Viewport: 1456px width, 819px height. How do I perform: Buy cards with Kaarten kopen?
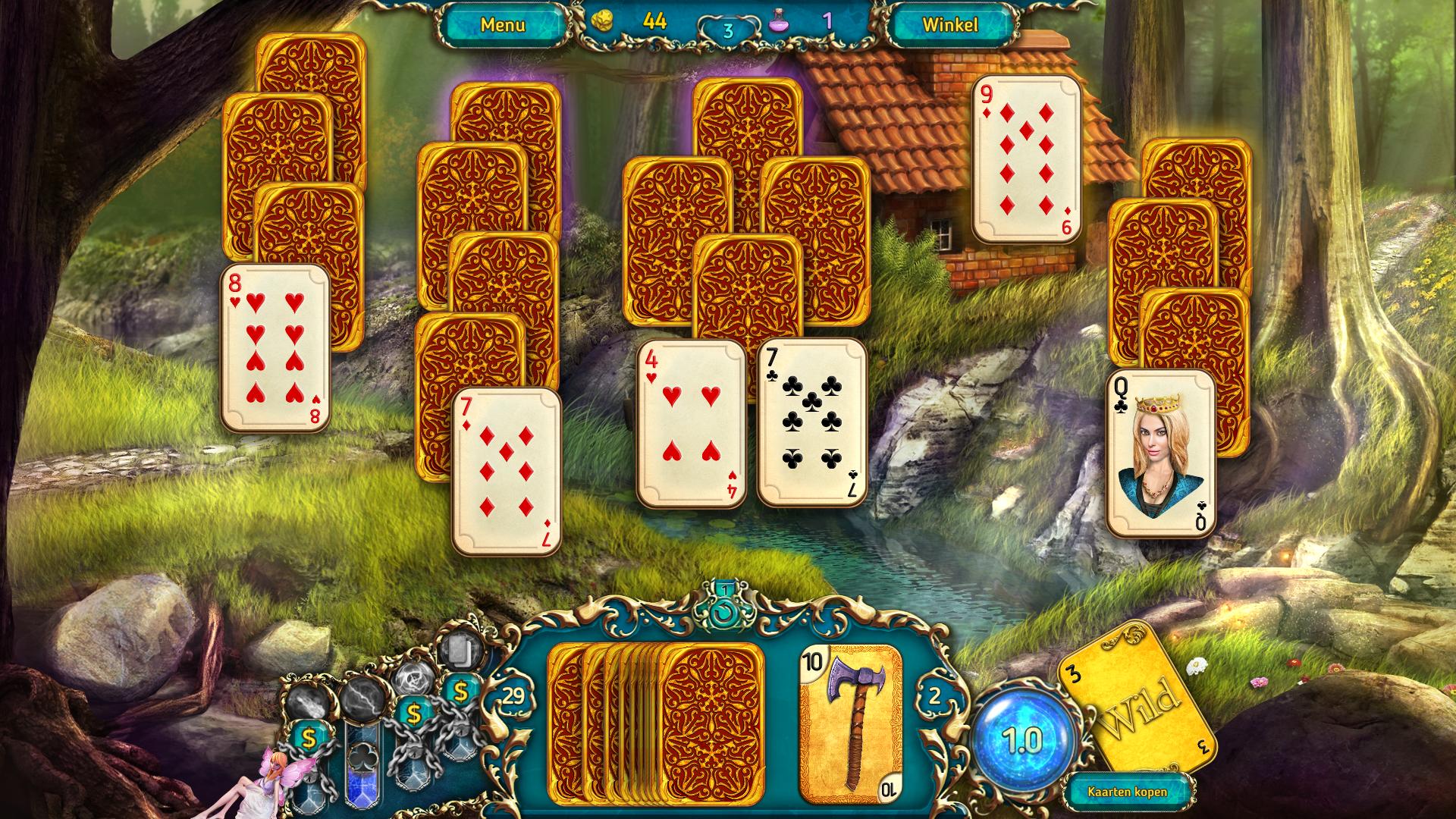coord(1127,792)
